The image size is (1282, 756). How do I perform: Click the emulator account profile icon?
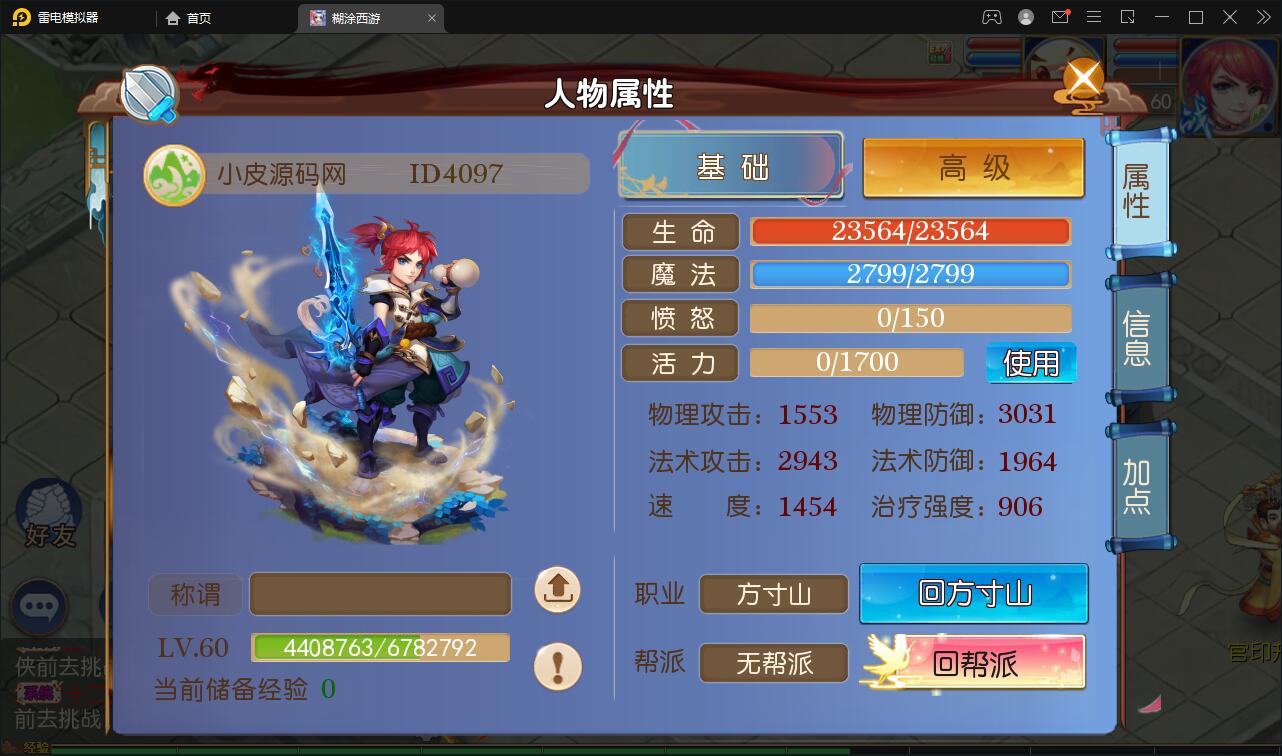pyautogui.click(x=1024, y=17)
